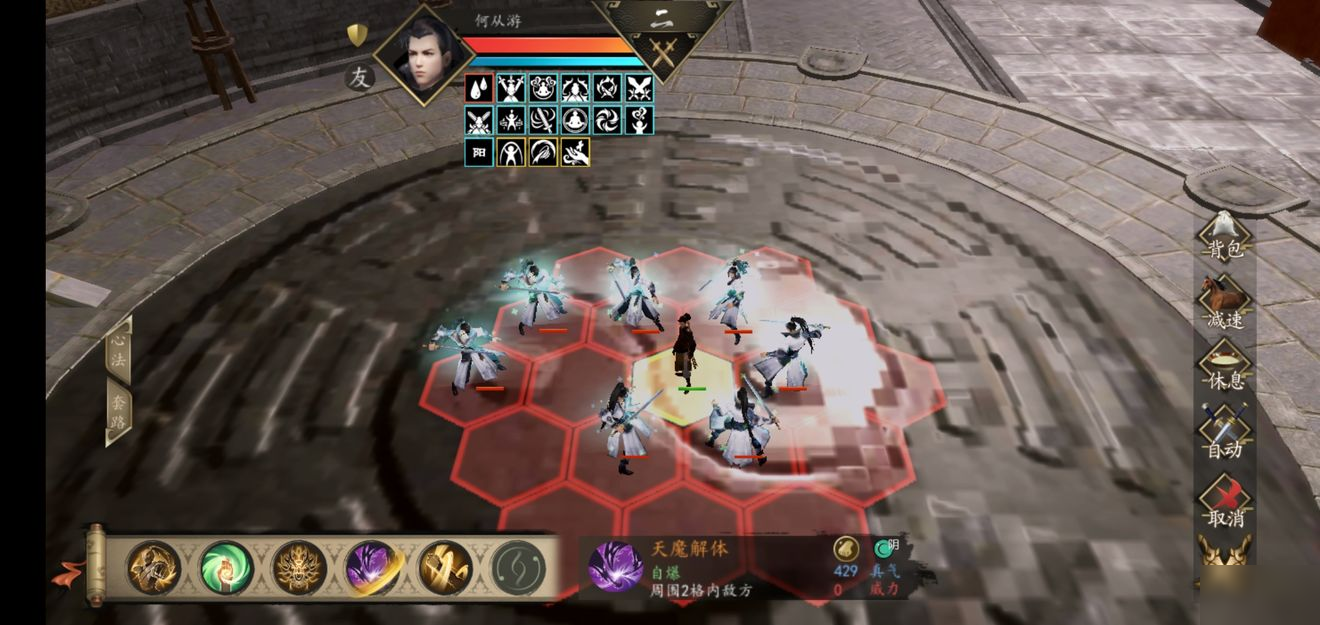The height and width of the screenshot is (625, 1320).
Task: Inspect the 阳 status buff icon
Action: (479, 152)
